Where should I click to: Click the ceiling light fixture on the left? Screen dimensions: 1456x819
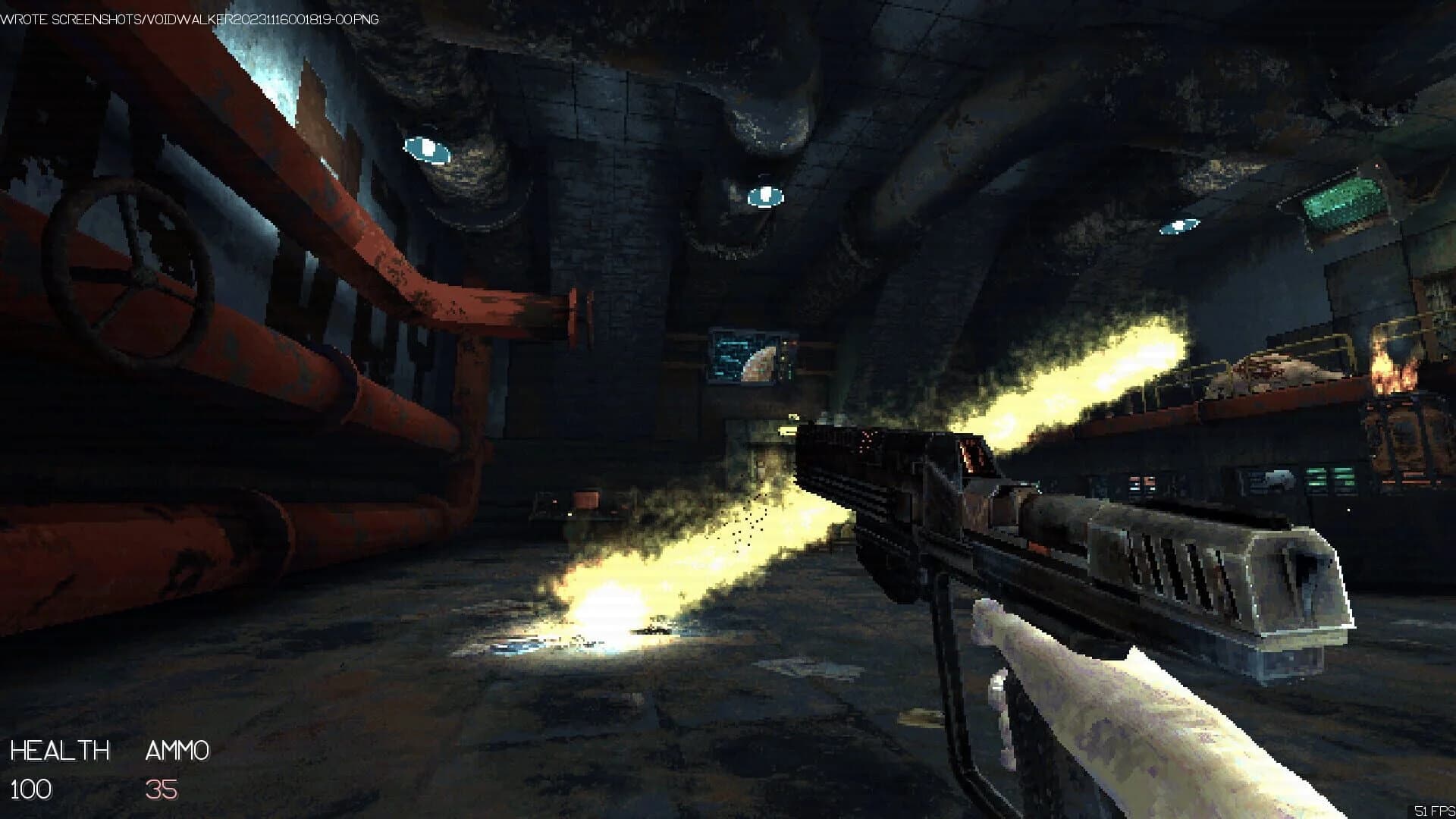(425, 148)
